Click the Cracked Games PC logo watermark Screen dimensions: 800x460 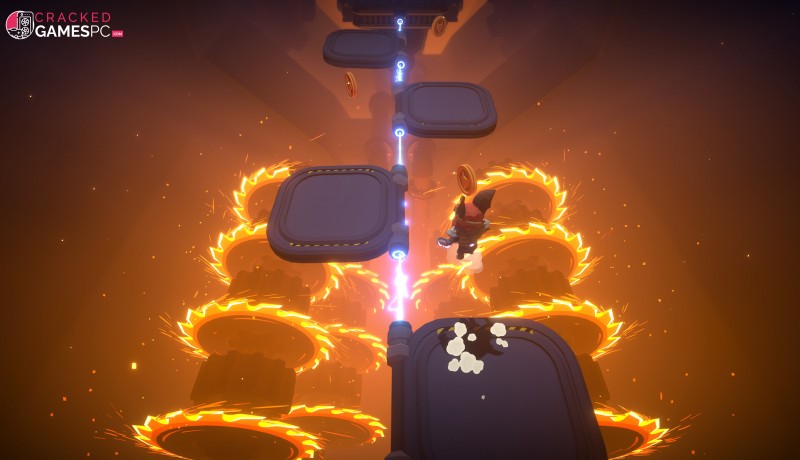(64, 25)
